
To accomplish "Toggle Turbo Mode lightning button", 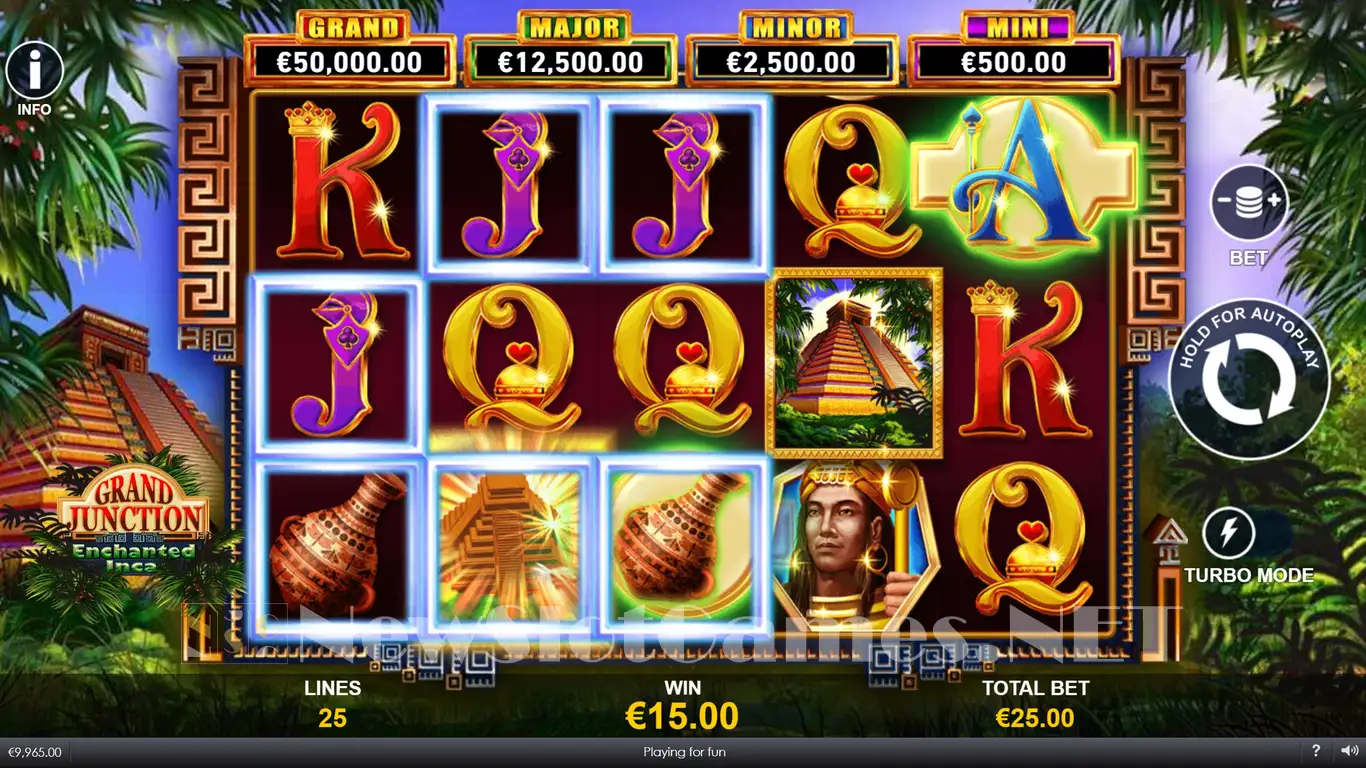I will click(1229, 534).
